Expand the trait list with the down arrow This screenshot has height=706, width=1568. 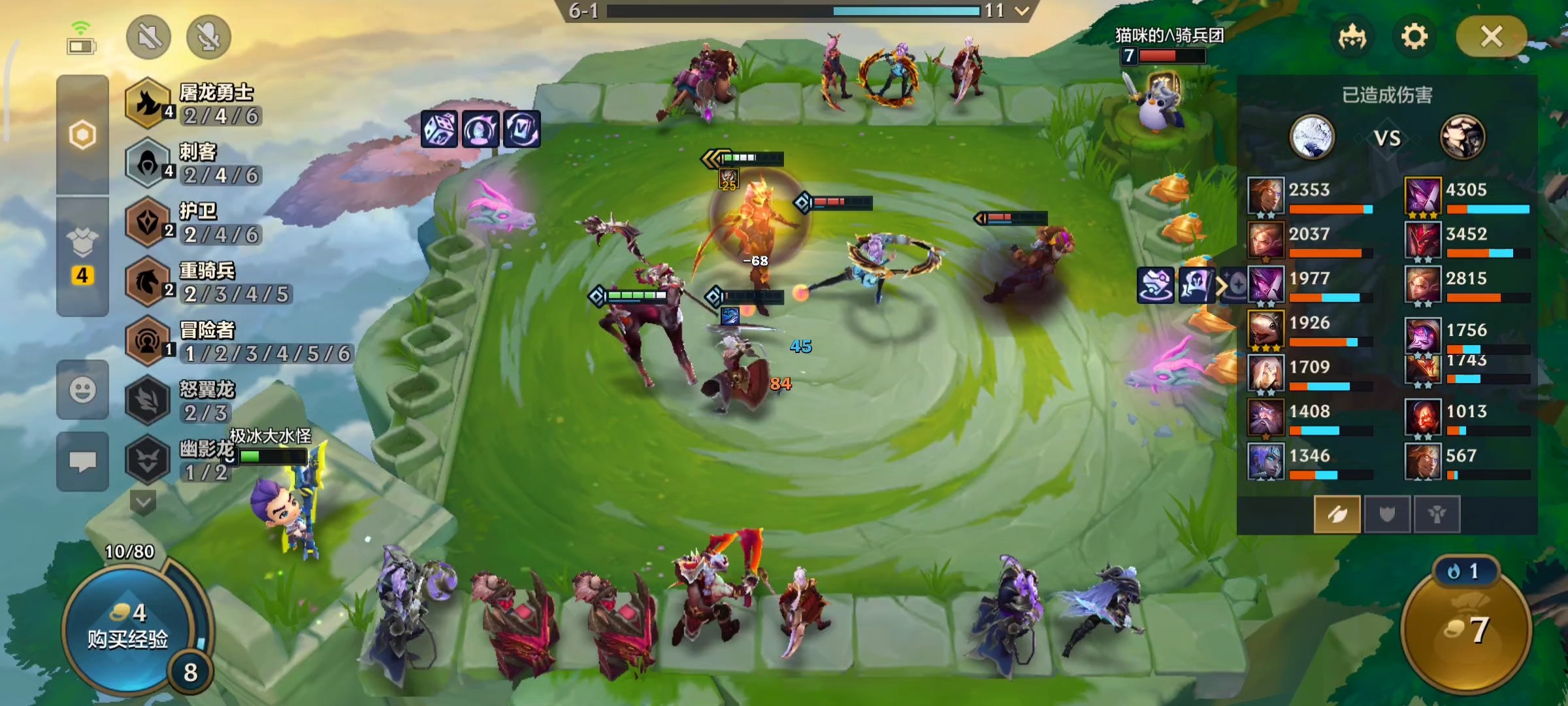[x=143, y=503]
